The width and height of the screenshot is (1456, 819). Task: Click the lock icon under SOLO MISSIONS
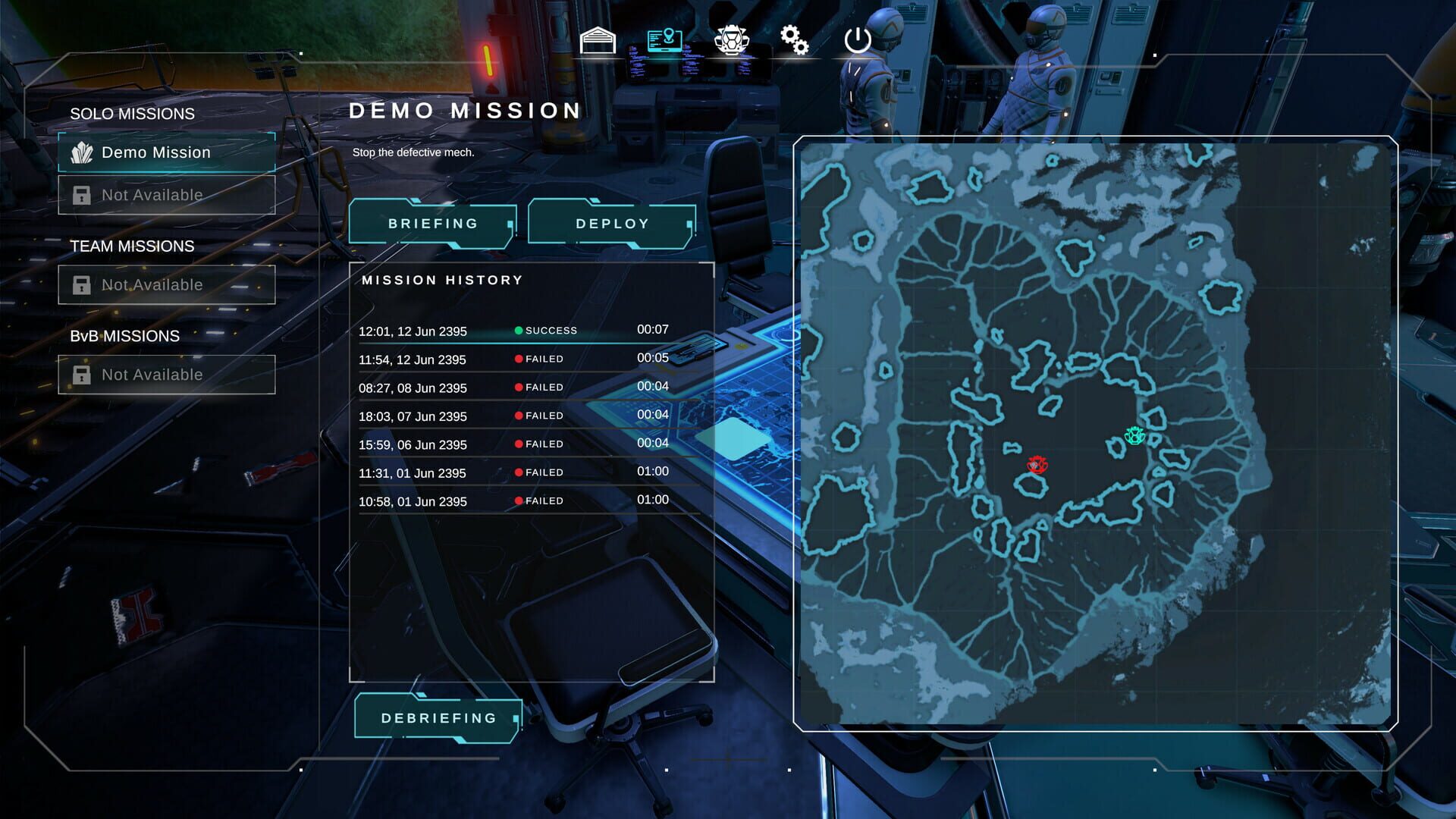point(82,195)
